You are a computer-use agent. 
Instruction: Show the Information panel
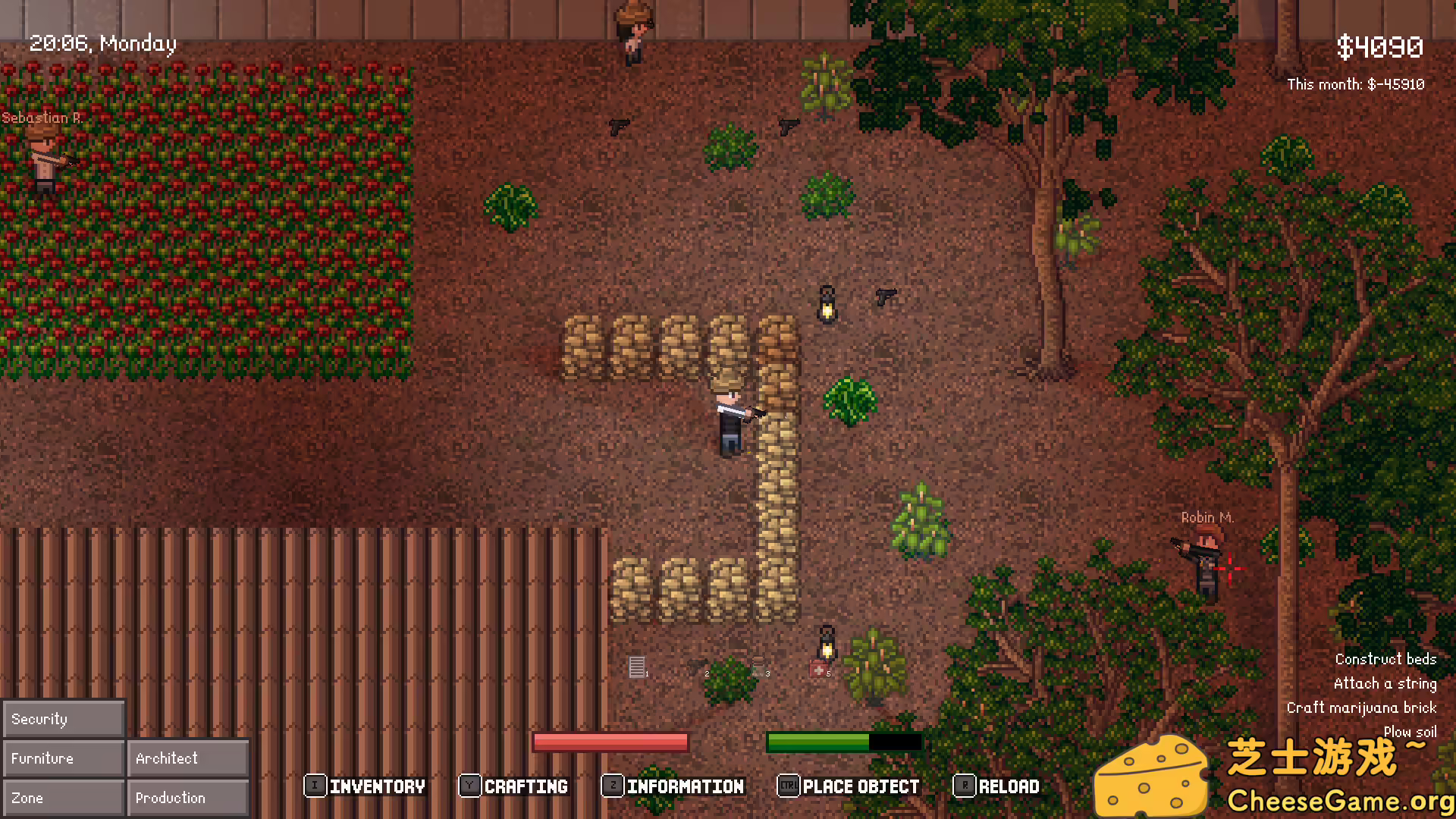pyautogui.click(x=673, y=786)
